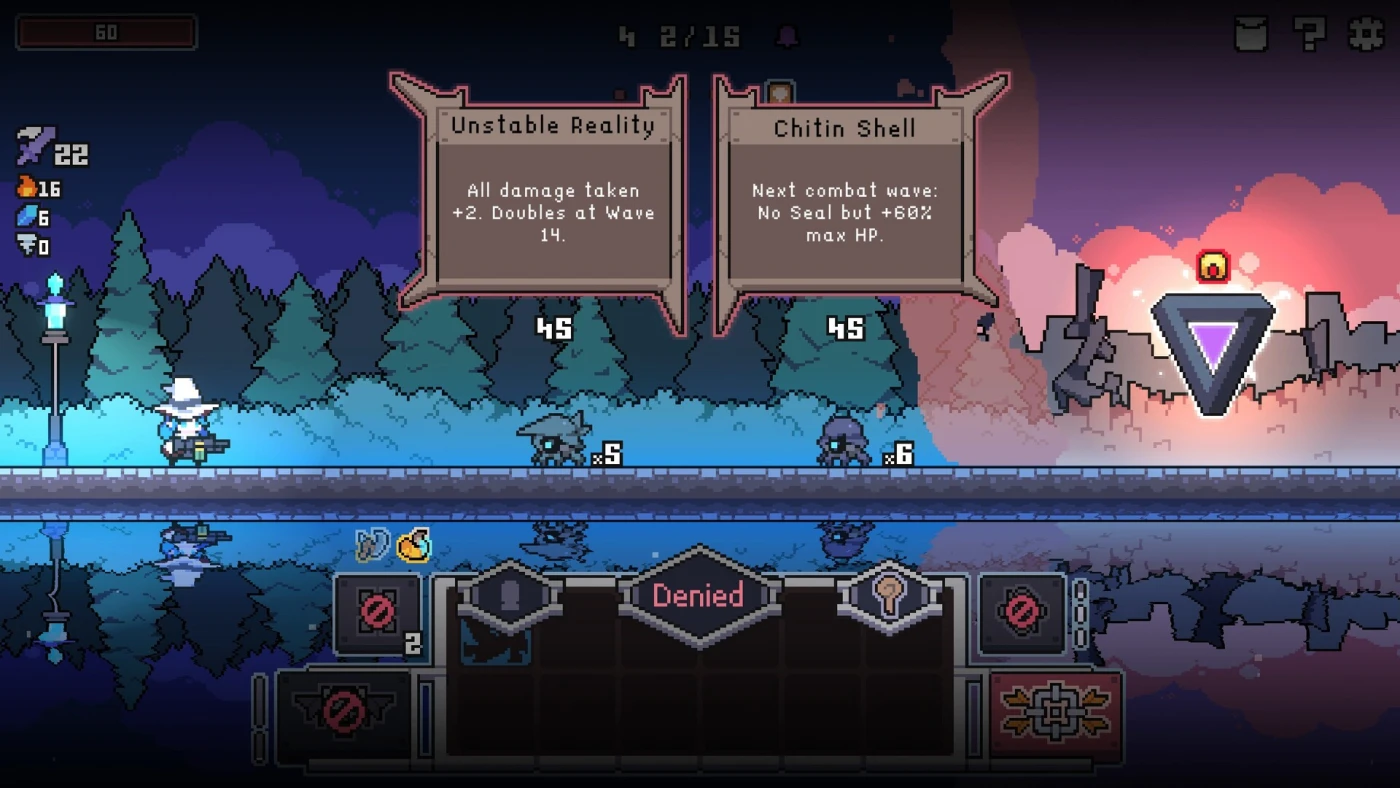Open the question mark help screen

point(1309,34)
